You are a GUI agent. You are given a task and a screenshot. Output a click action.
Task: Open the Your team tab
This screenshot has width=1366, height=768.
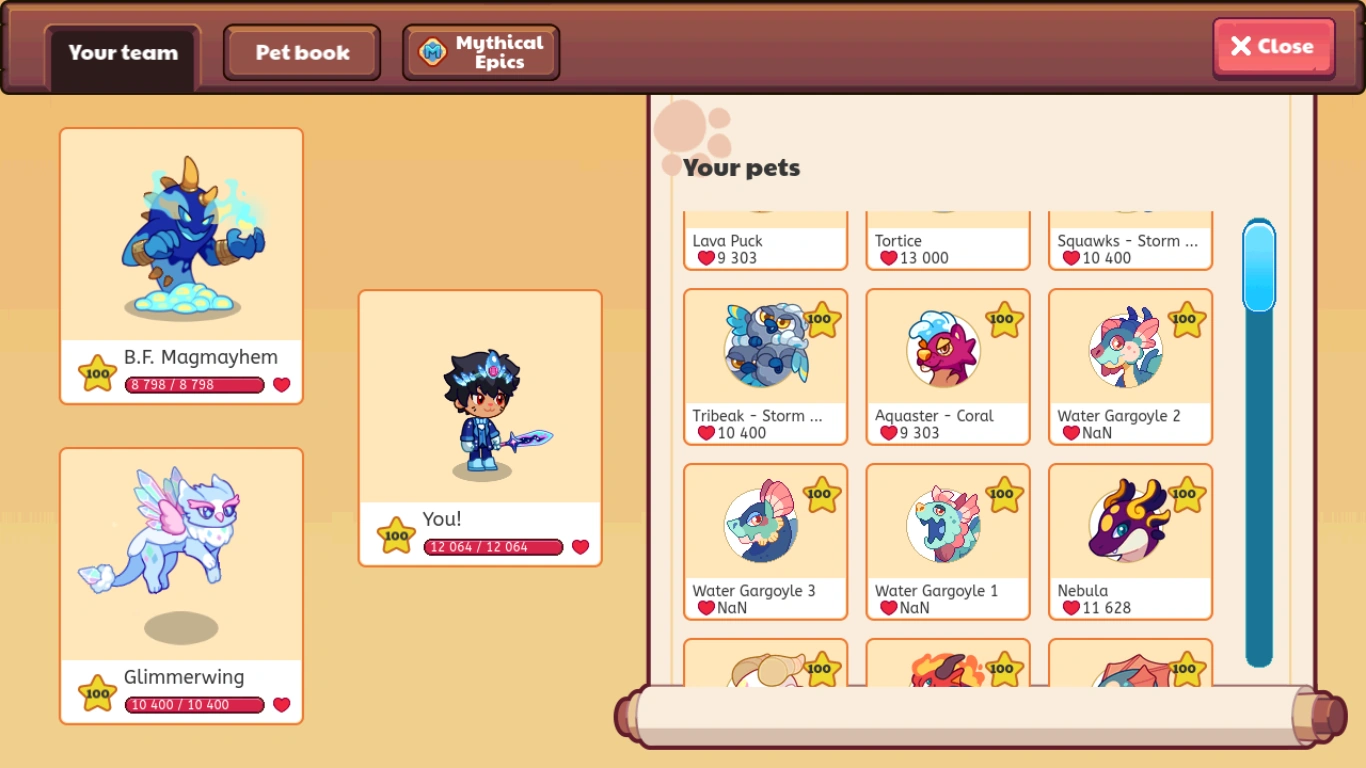pos(121,54)
